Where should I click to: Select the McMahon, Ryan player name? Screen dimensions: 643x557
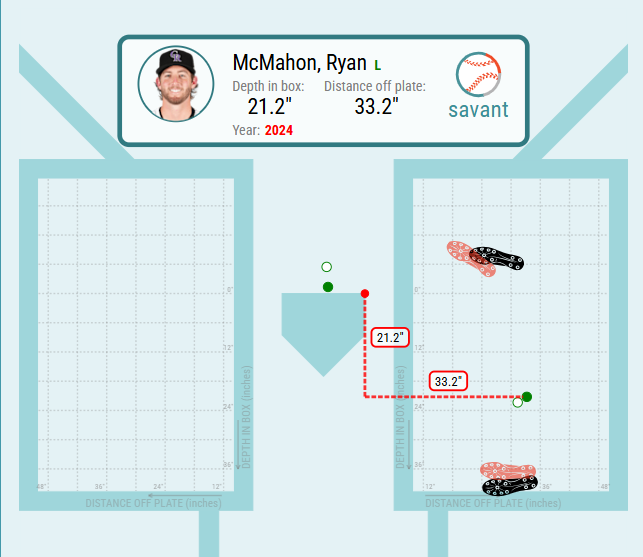tap(299, 63)
